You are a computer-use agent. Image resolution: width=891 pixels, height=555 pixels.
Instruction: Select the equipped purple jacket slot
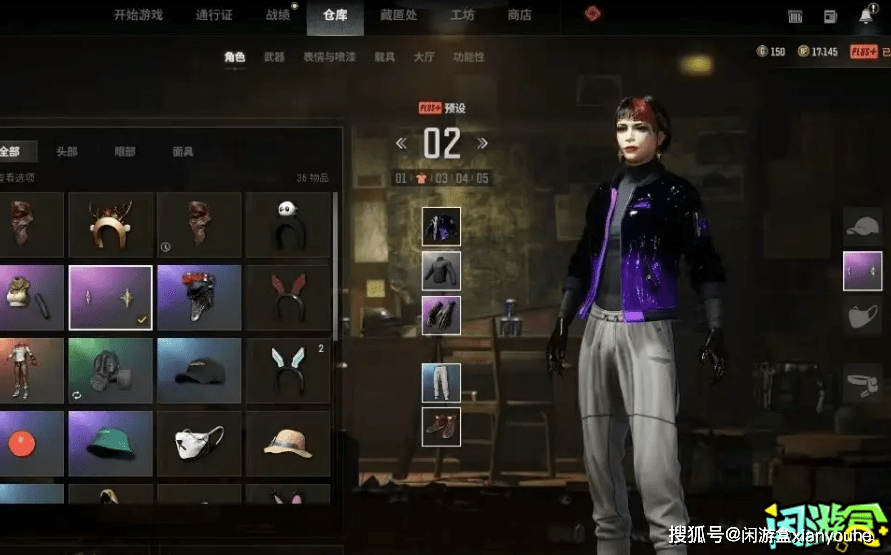point(441,227)
